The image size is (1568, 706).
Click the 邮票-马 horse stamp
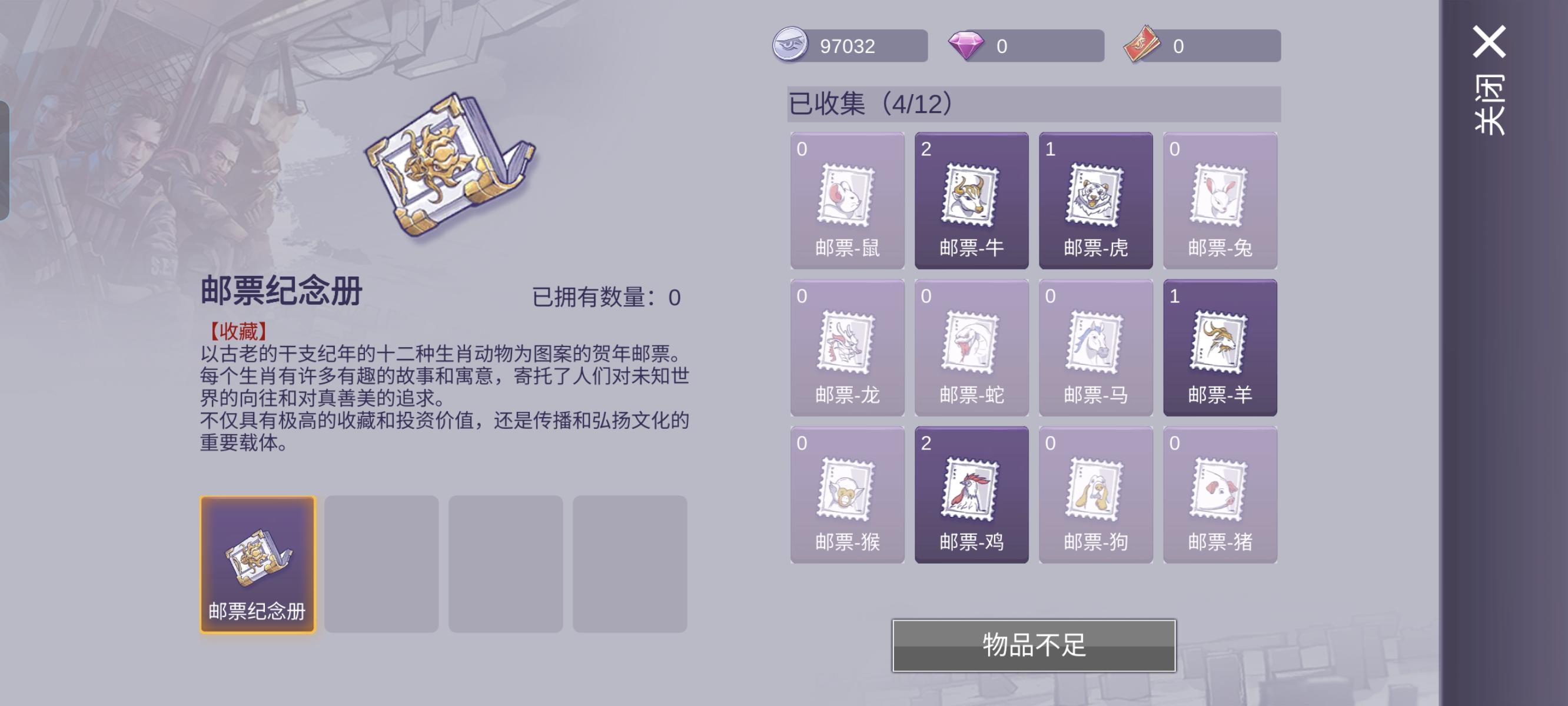tap(1095, 348)
